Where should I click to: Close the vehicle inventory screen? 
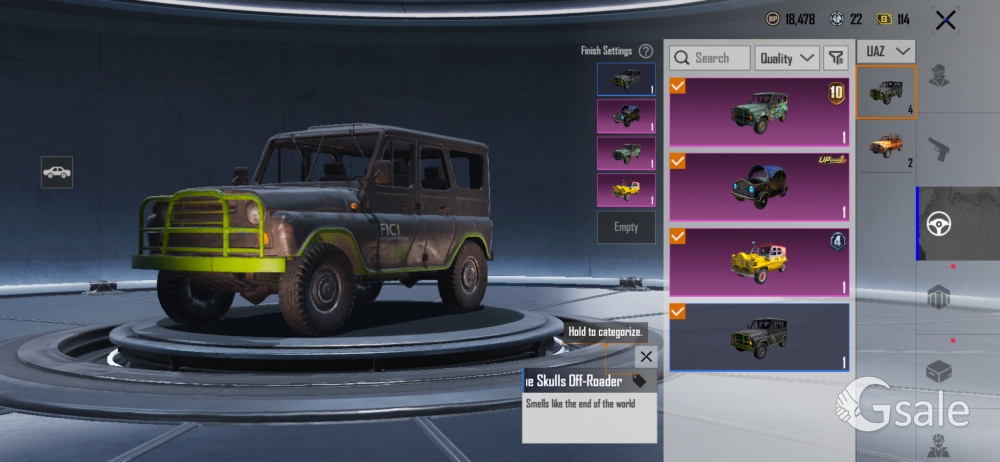point(944,19)
